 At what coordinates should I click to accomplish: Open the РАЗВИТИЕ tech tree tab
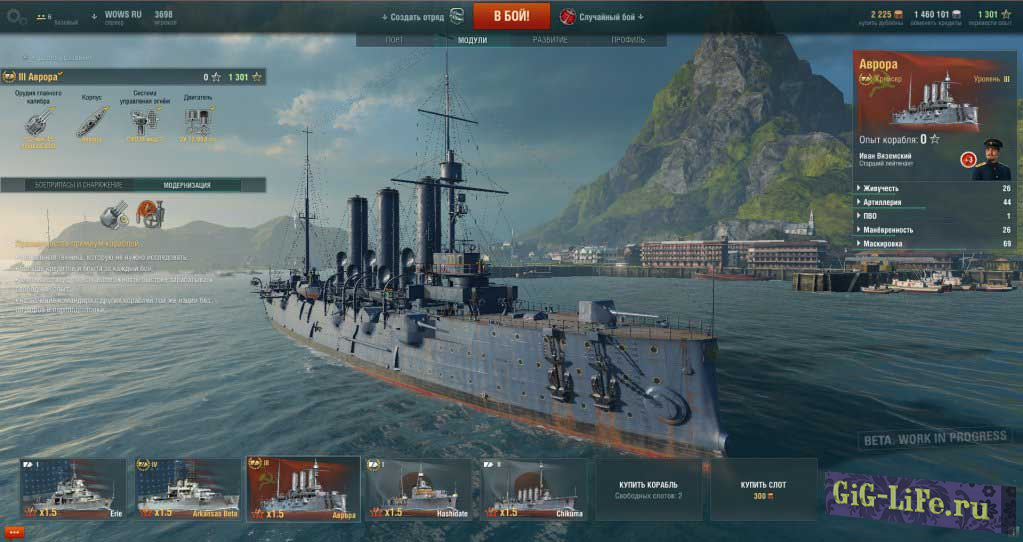point(549,40)
